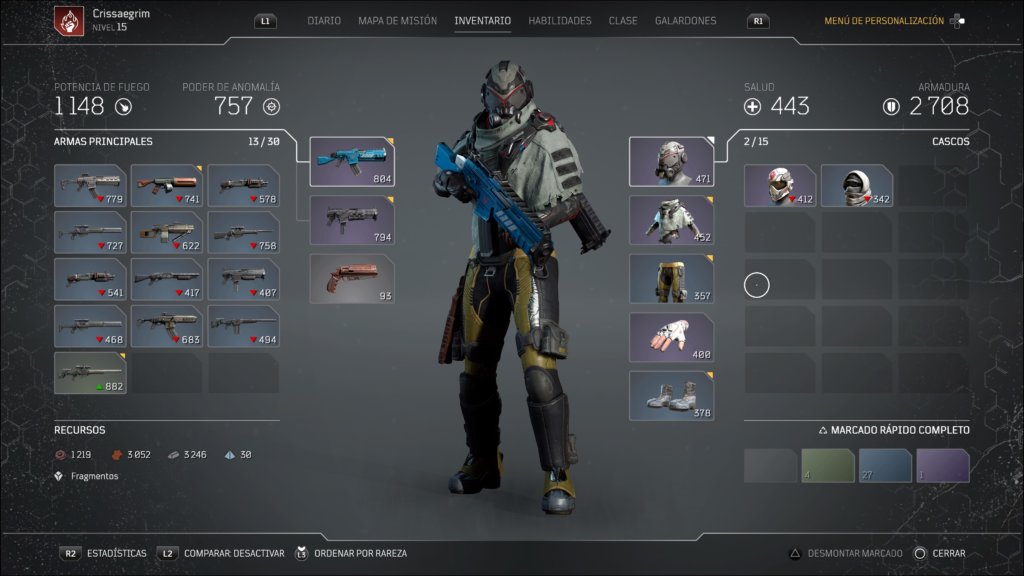
Task: Open the Mapa de Misión tab
Action: click(x=397, y=21)
